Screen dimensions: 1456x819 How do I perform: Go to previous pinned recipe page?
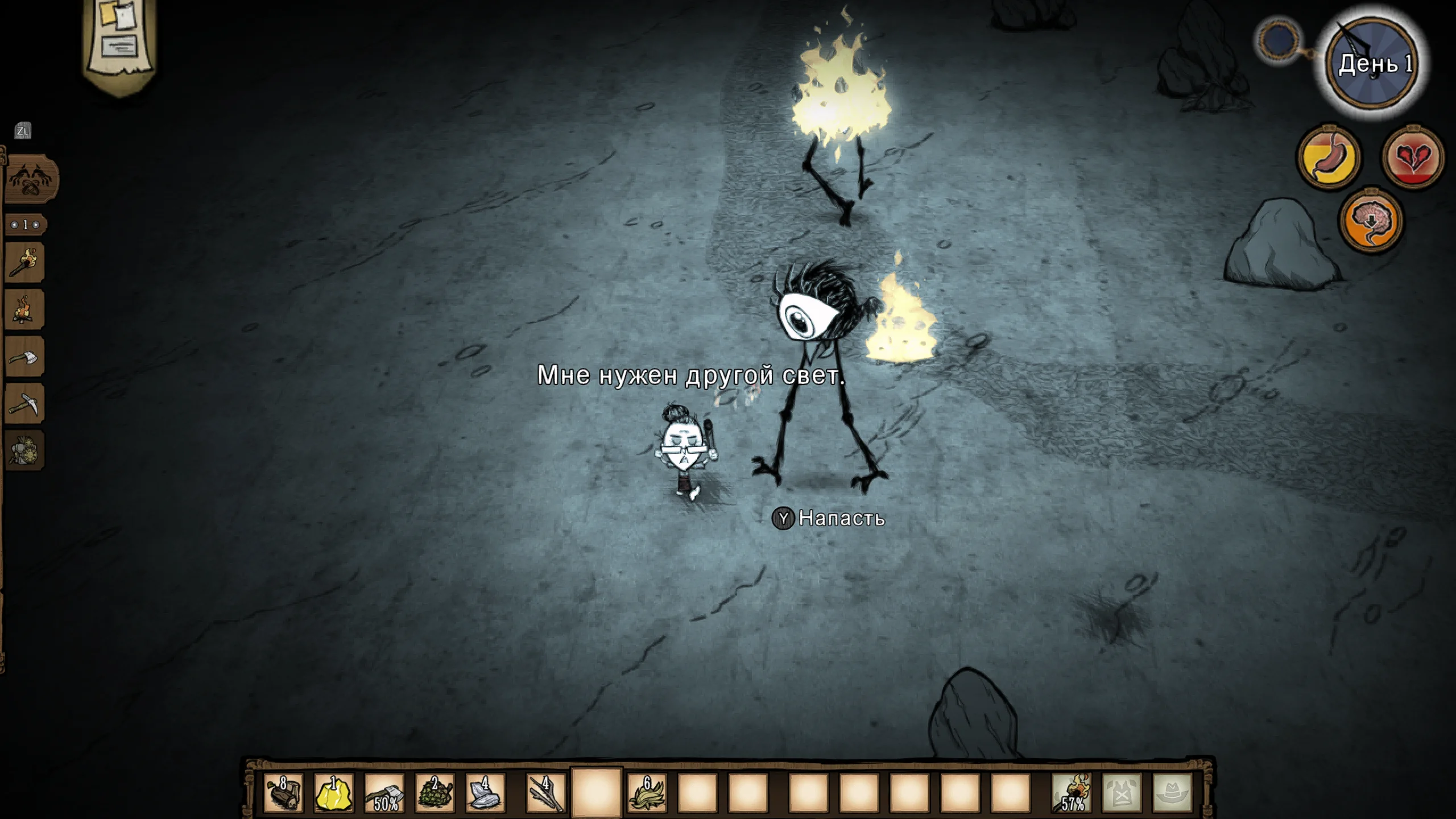coord(14,225)
